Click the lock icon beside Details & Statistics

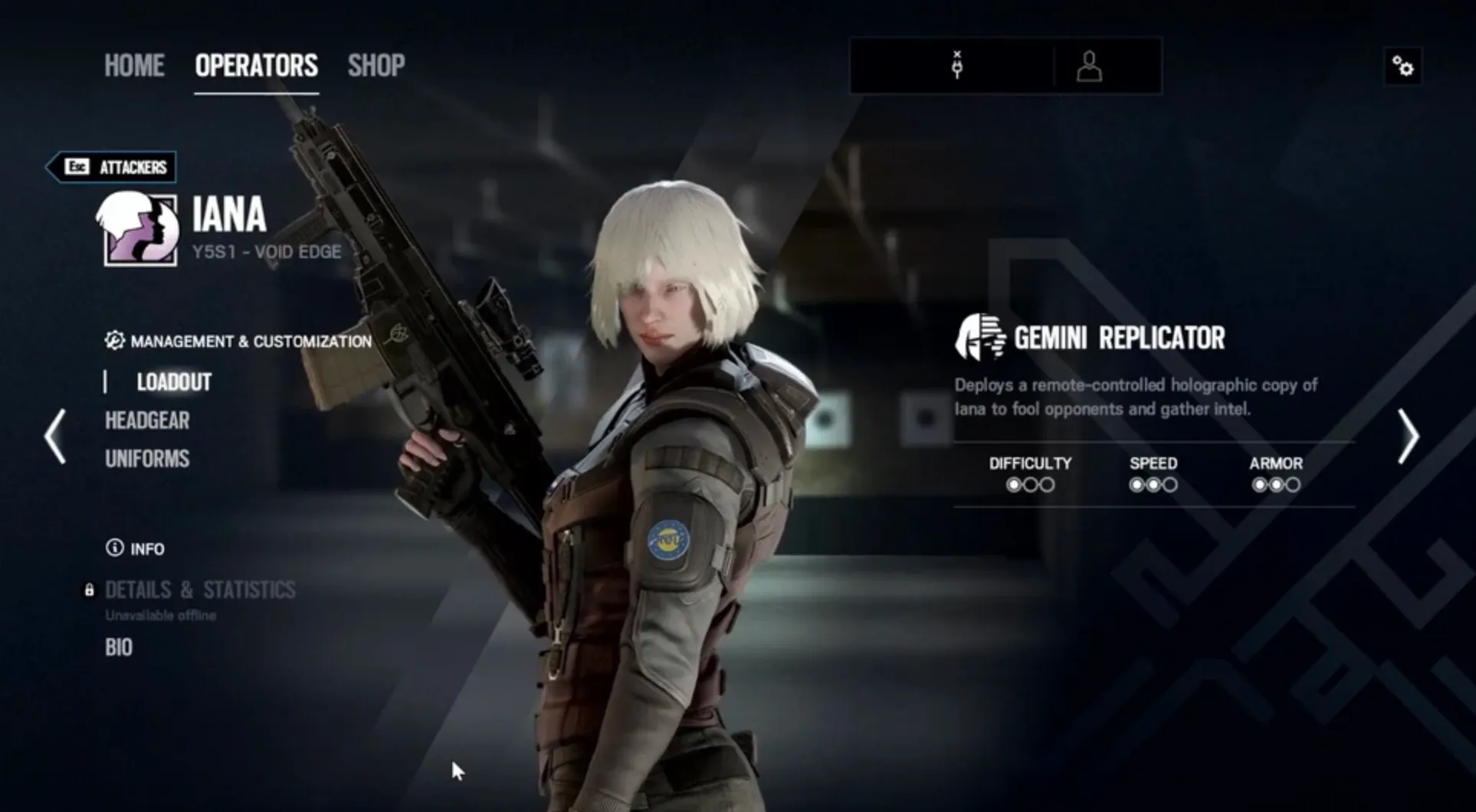(90, 589)
